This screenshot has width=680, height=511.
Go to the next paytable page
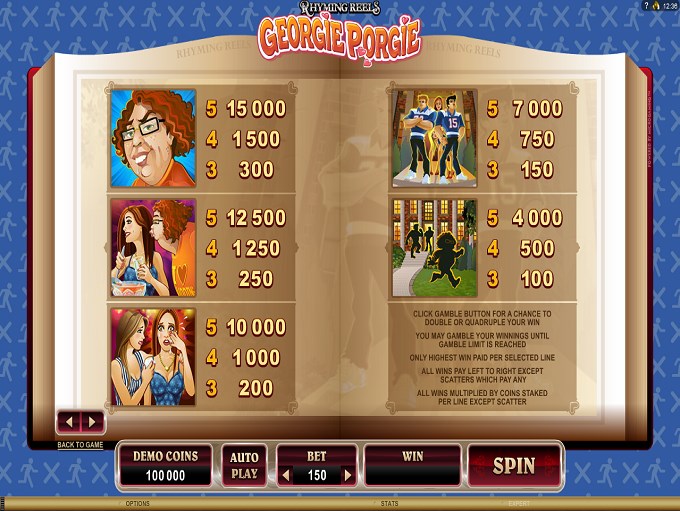coord(91,422)
